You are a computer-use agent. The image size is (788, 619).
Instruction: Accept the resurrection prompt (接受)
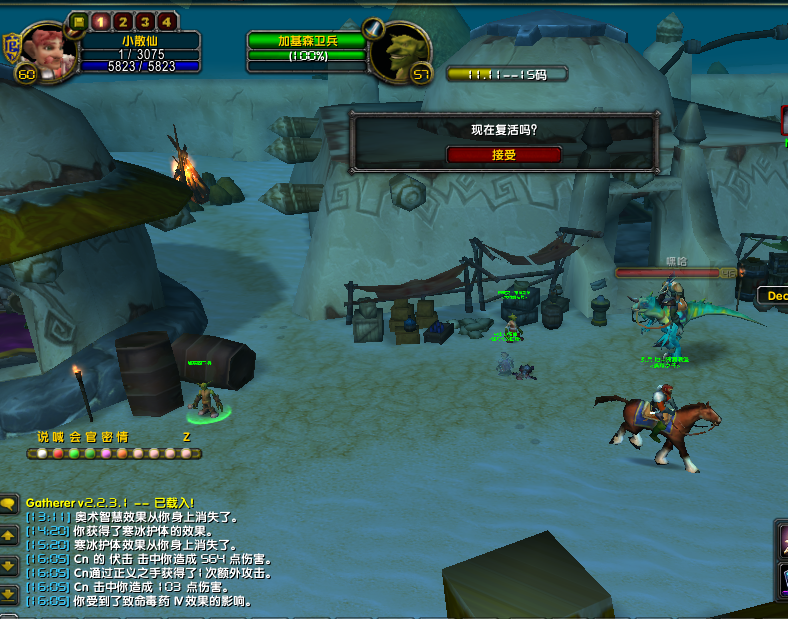tap(504, 155)
